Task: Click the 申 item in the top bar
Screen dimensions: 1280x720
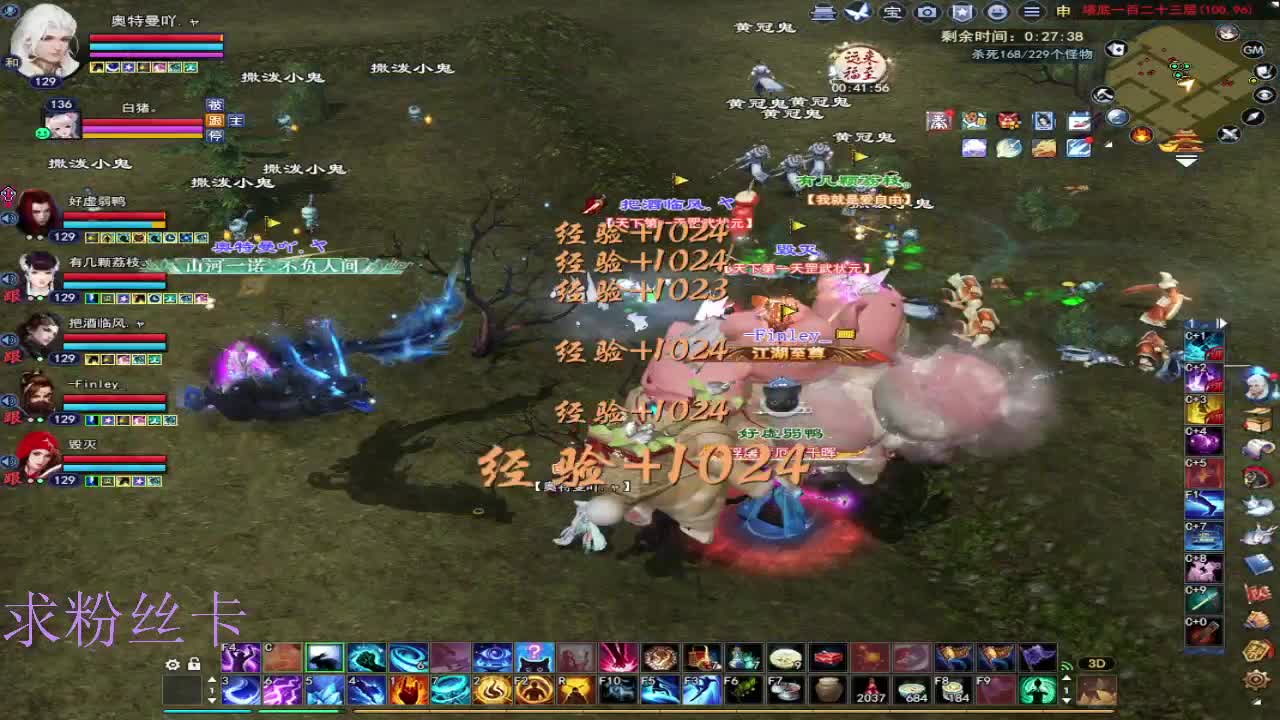Action: pyautogui.click(x=1064, y=12)
